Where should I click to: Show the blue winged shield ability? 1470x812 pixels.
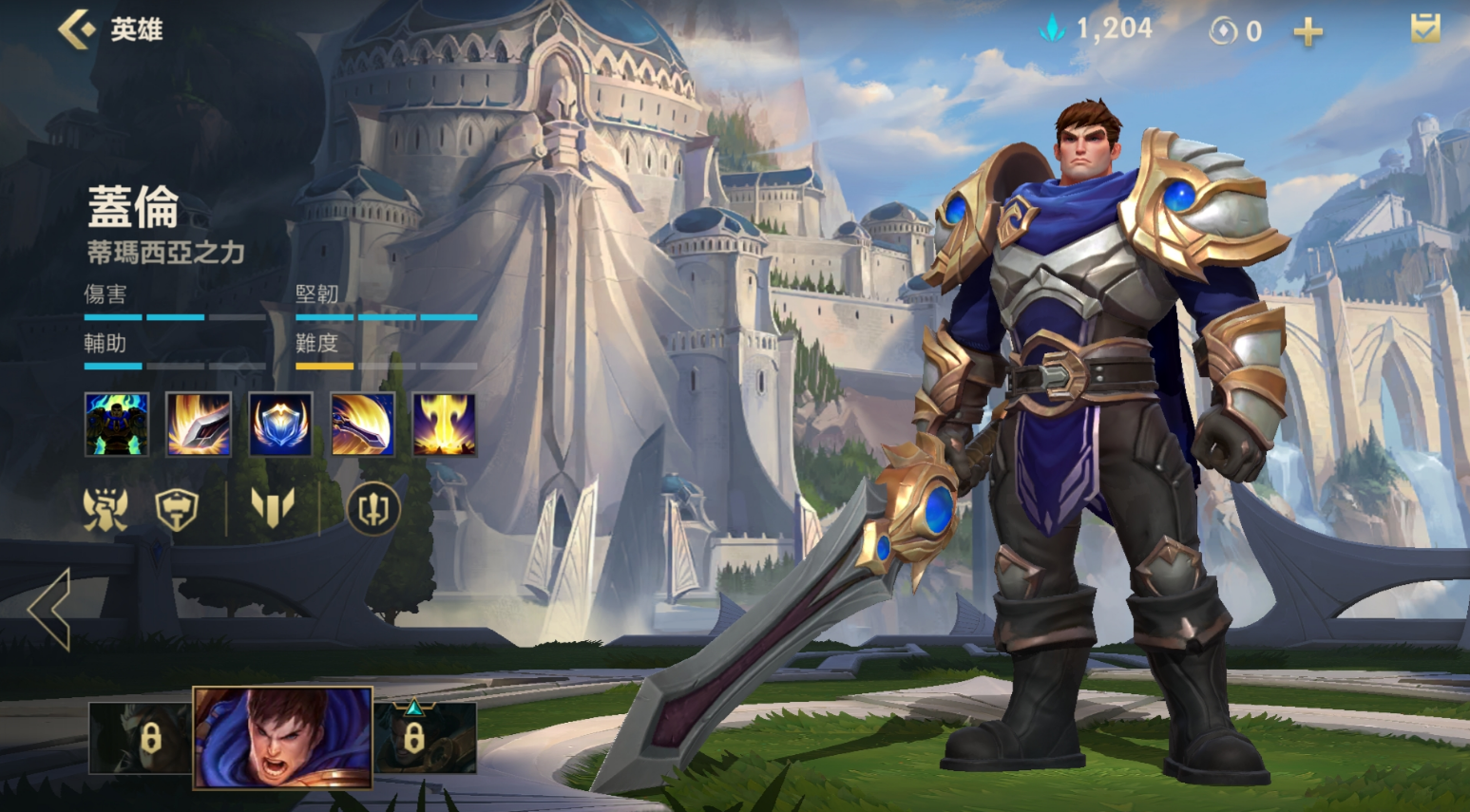(x=280, y=424)
